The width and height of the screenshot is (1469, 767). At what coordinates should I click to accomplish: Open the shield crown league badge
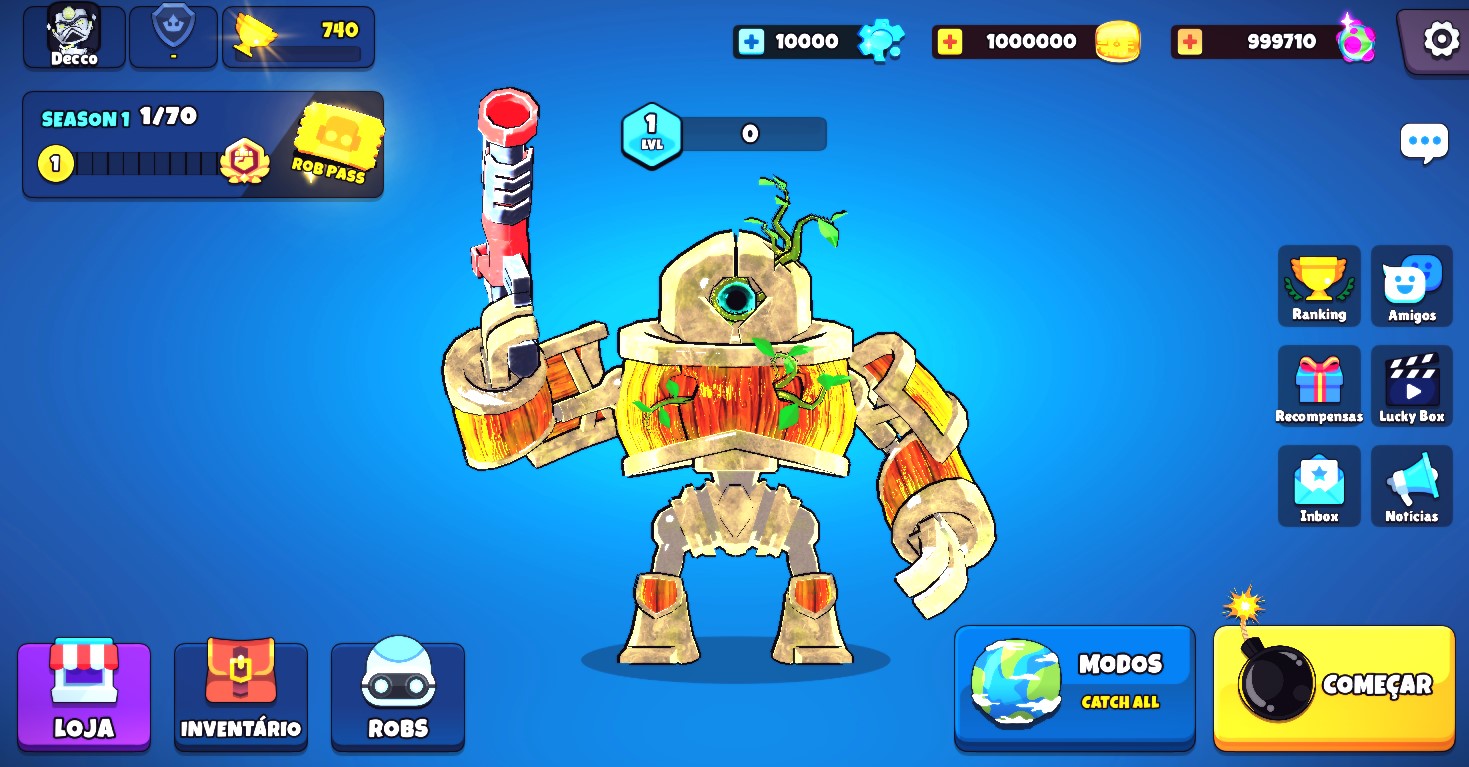(x=173, y=36)
